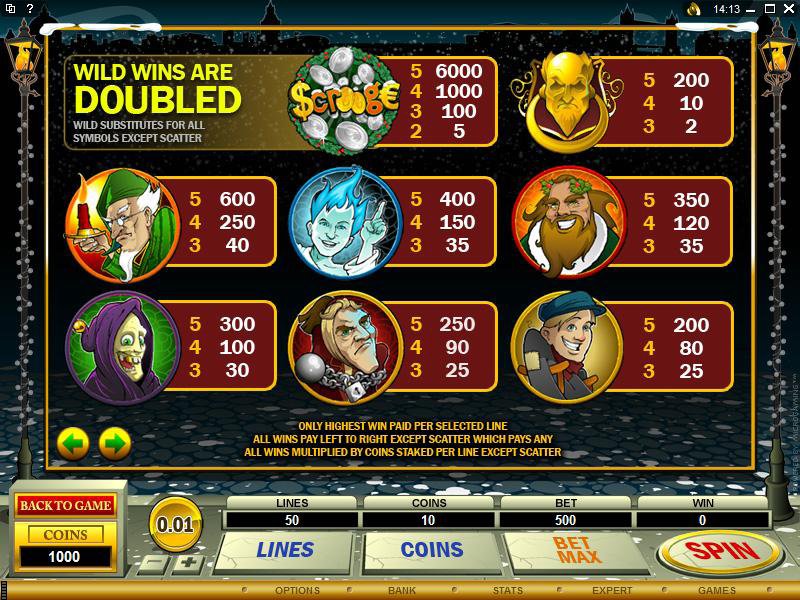Go to the previous paytable page
The image size is (800, 600).
pos(73,441)
